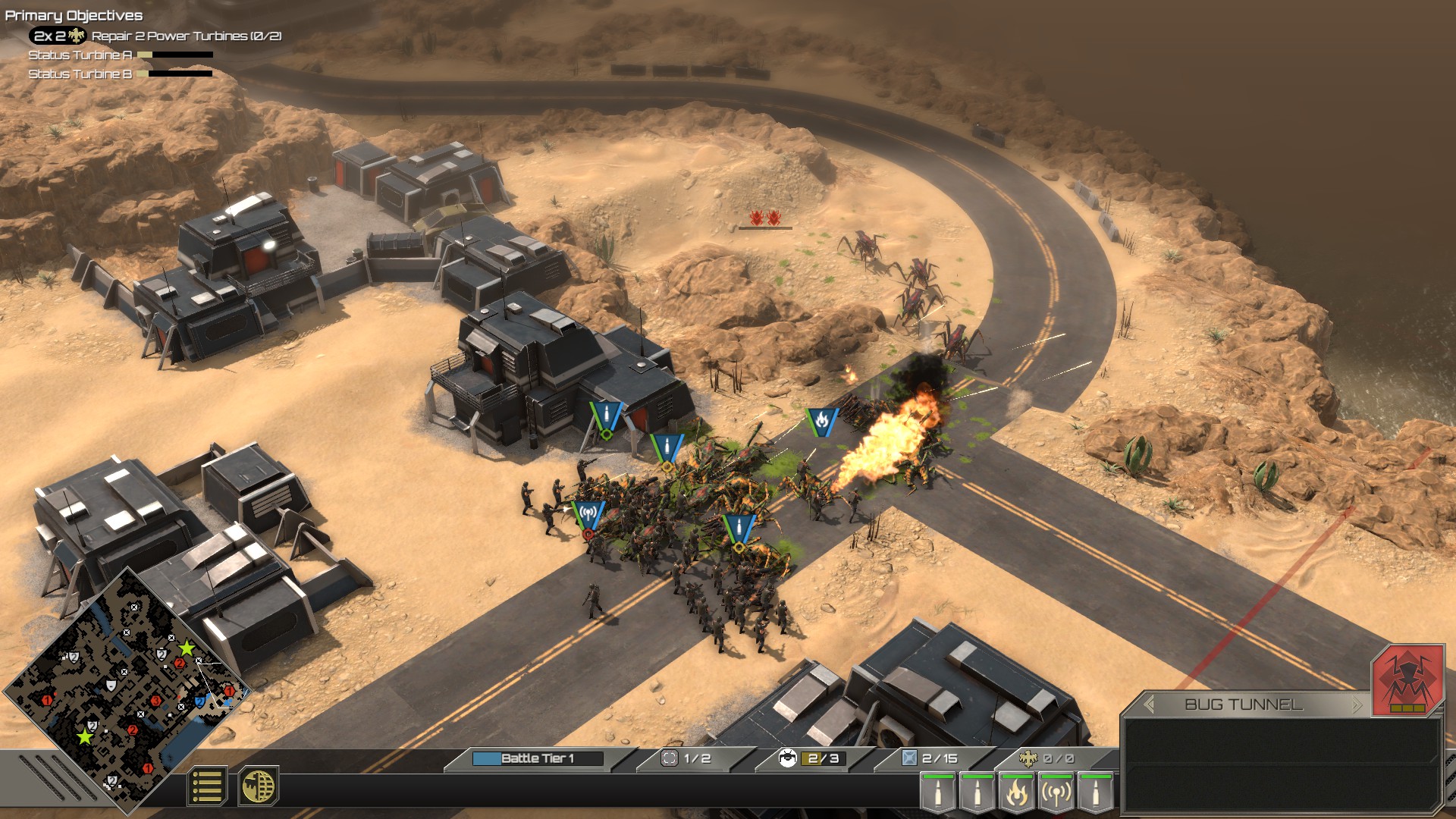Viewport: 1456px width, 819px height.
Task: Select the red arachnid bug portrait
Action: [1407, 679]
